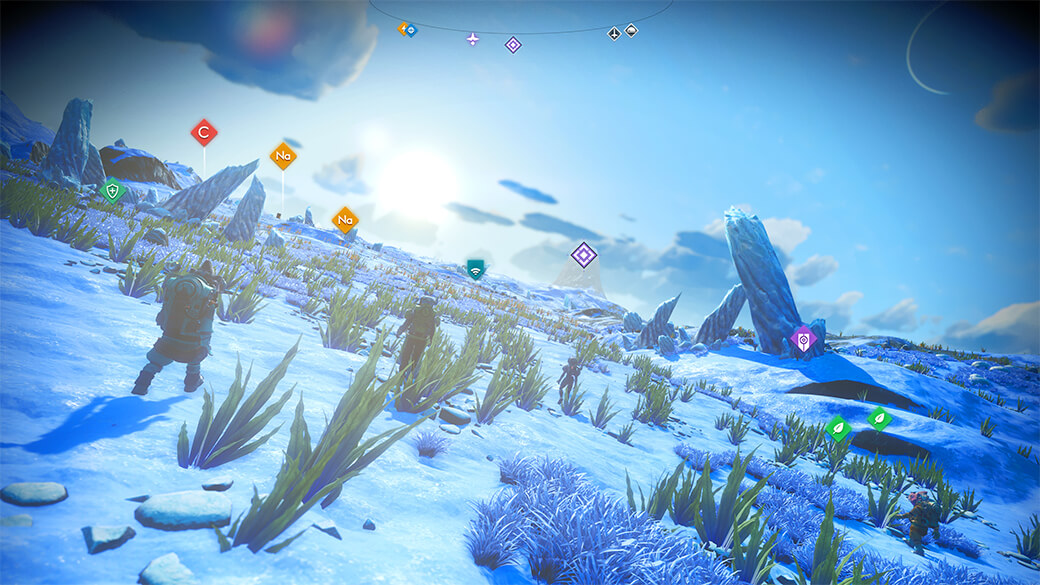Select the teal signal-wave marker
This screenshot has width=1040, height=585.
pyautogui.click(x=475, y=269)
